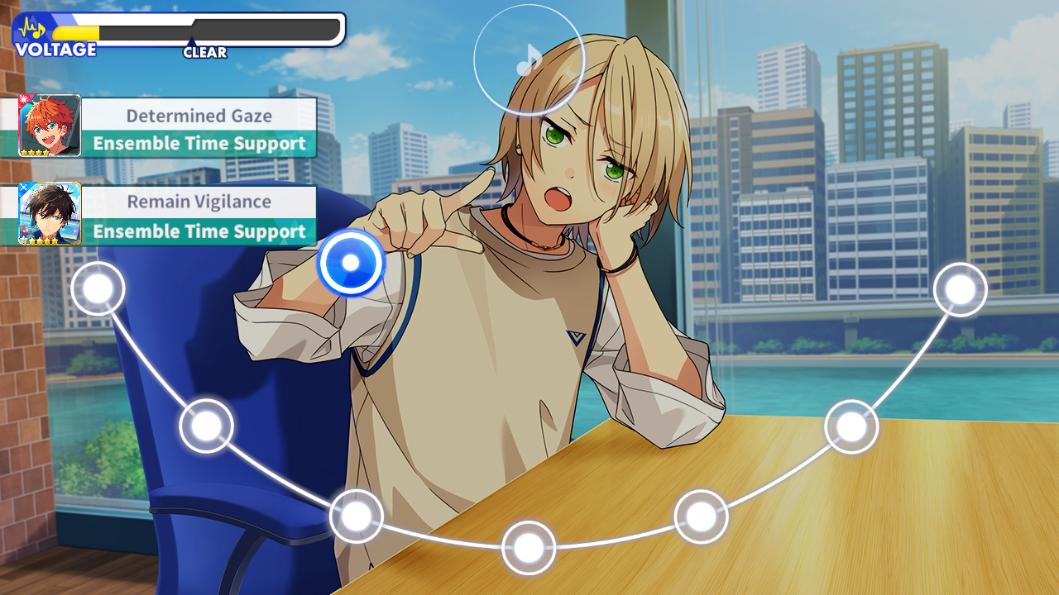
Task: Click the music note circle at top
Action: (528, 59)
